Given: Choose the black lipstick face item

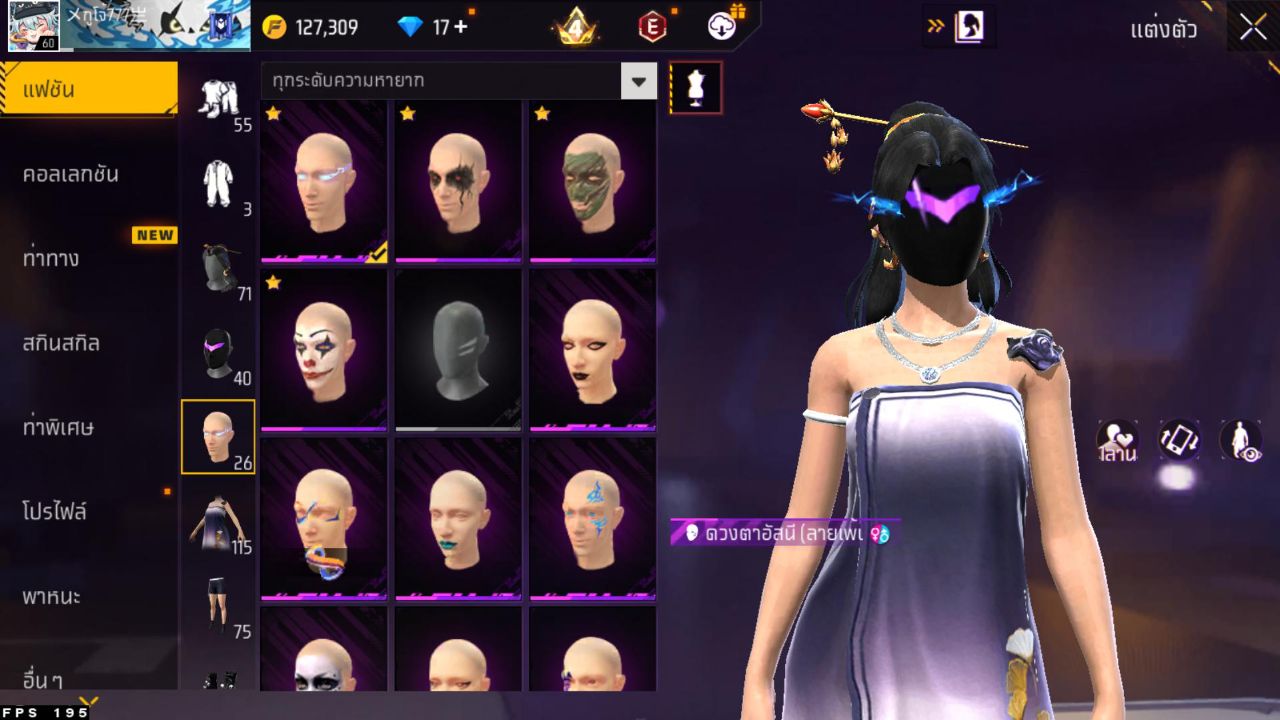Looking at the screenshot, I should (592, 350).
